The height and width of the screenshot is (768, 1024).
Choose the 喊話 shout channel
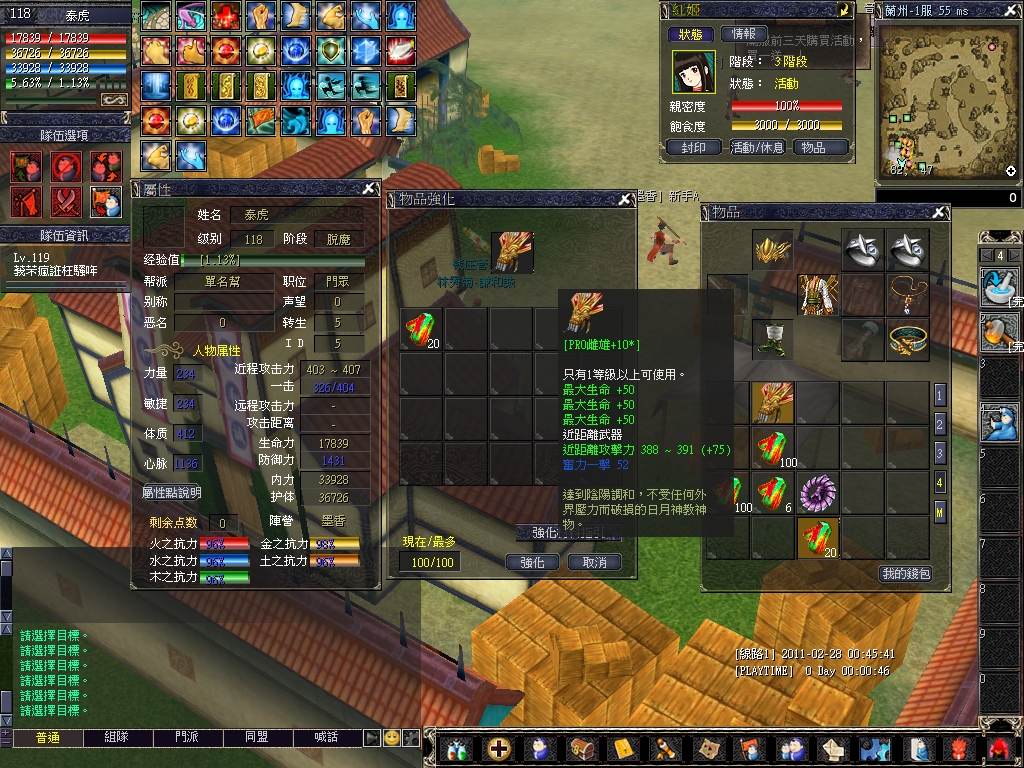click(x=326, y=737)
